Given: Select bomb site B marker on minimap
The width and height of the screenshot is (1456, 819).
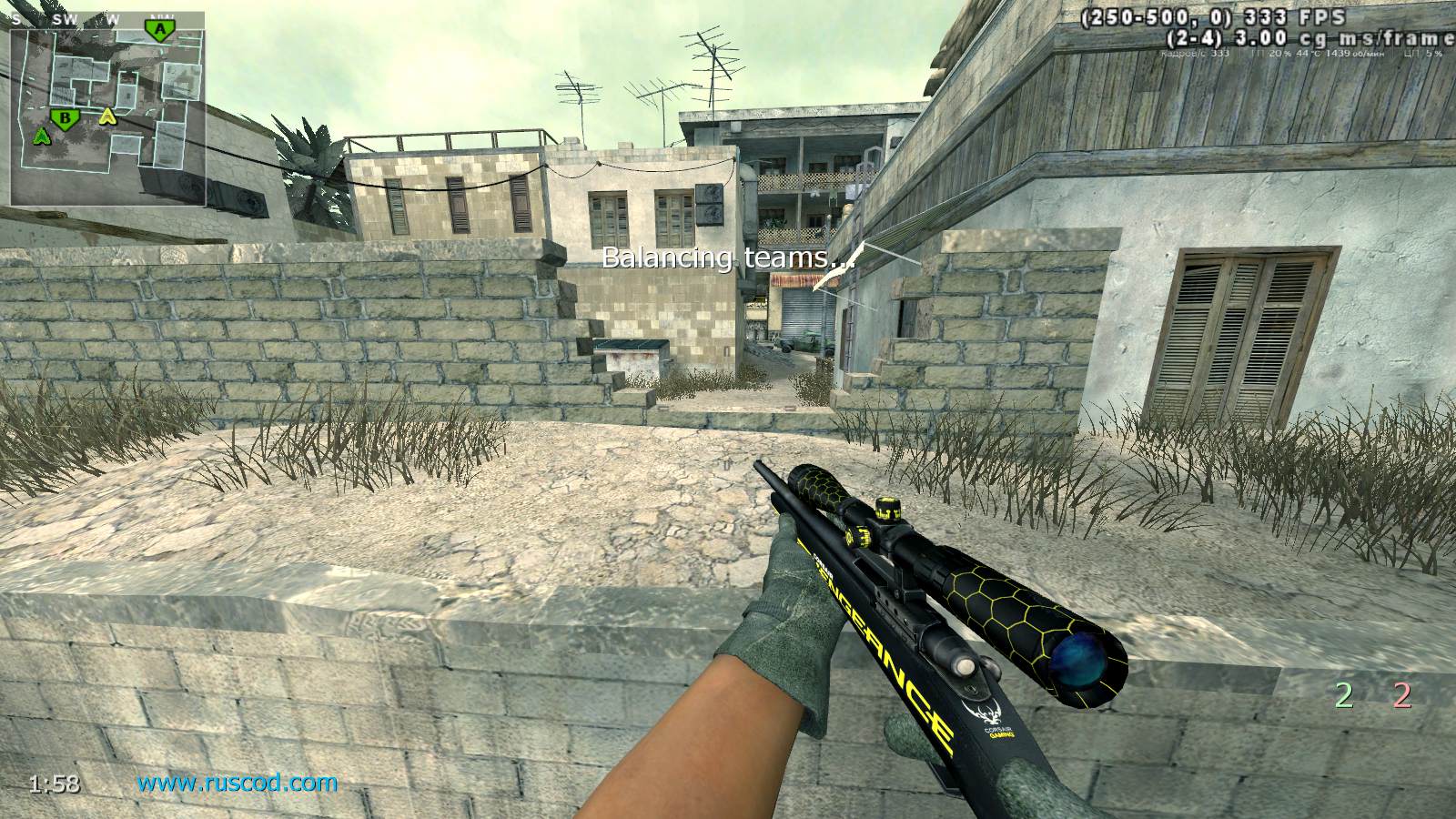Looking at the screenshot, I should [64, 117].
